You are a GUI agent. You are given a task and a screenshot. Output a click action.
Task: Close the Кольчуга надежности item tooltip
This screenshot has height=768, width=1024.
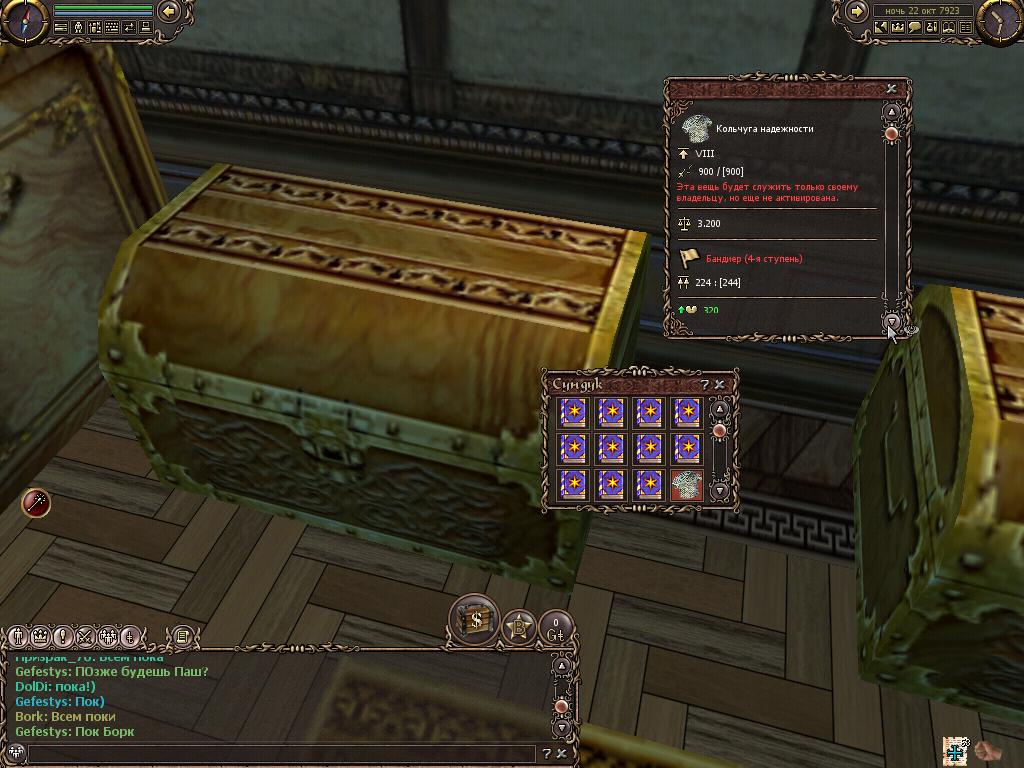pyautogui.click(x=891, y=88)
